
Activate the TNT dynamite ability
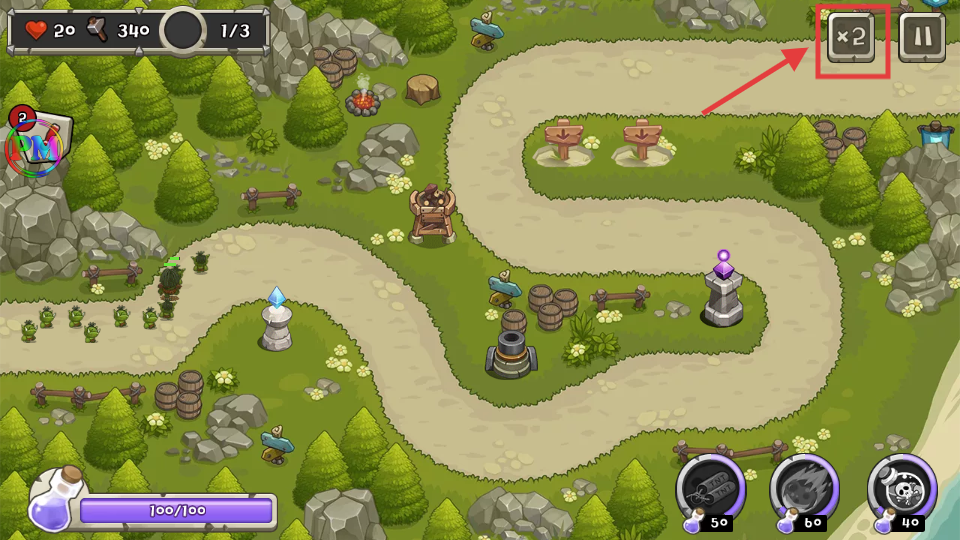(710, 488)
